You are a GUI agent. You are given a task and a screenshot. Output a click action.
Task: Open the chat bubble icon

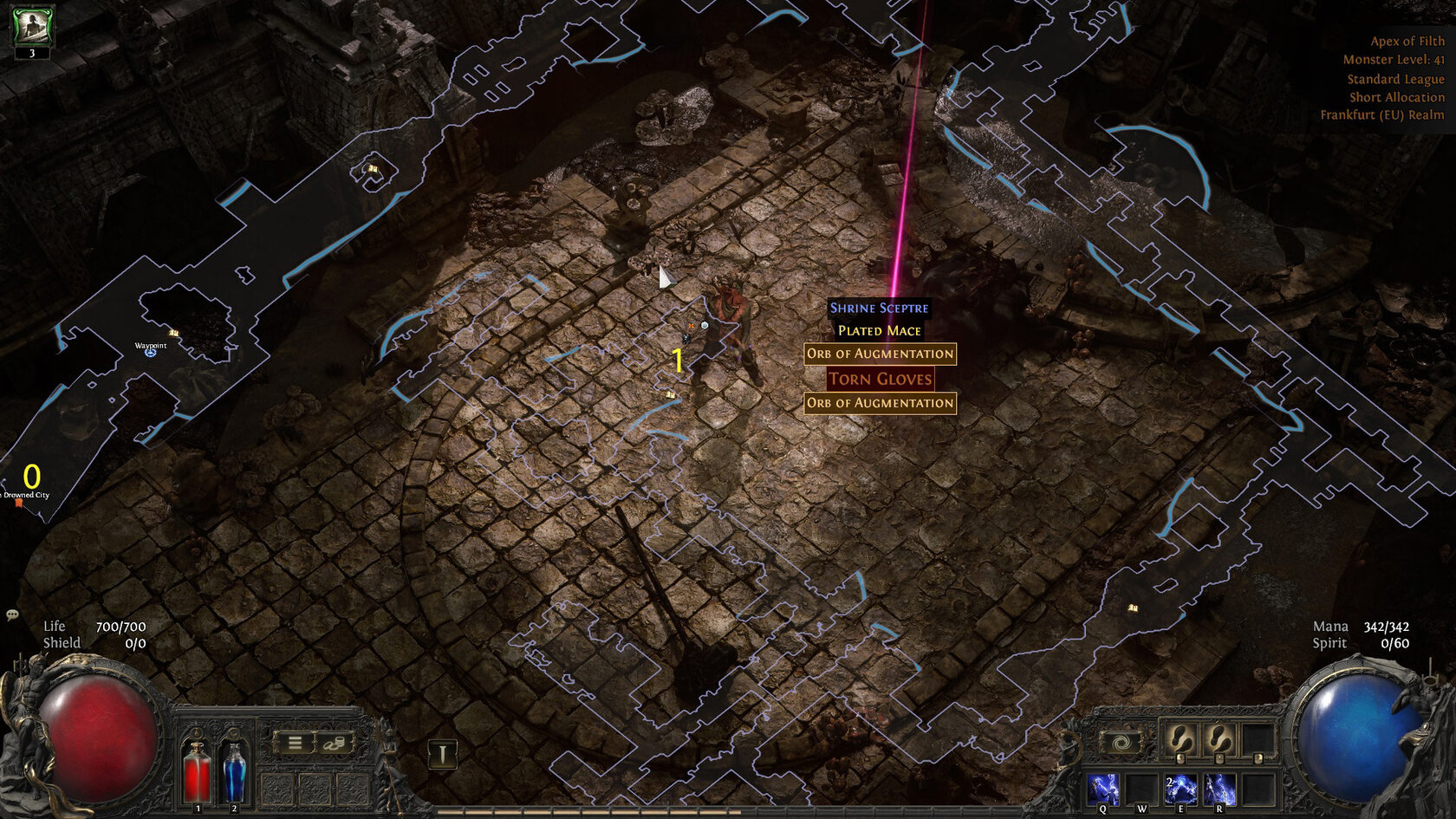pyautogui.click(x=12, y=614)
